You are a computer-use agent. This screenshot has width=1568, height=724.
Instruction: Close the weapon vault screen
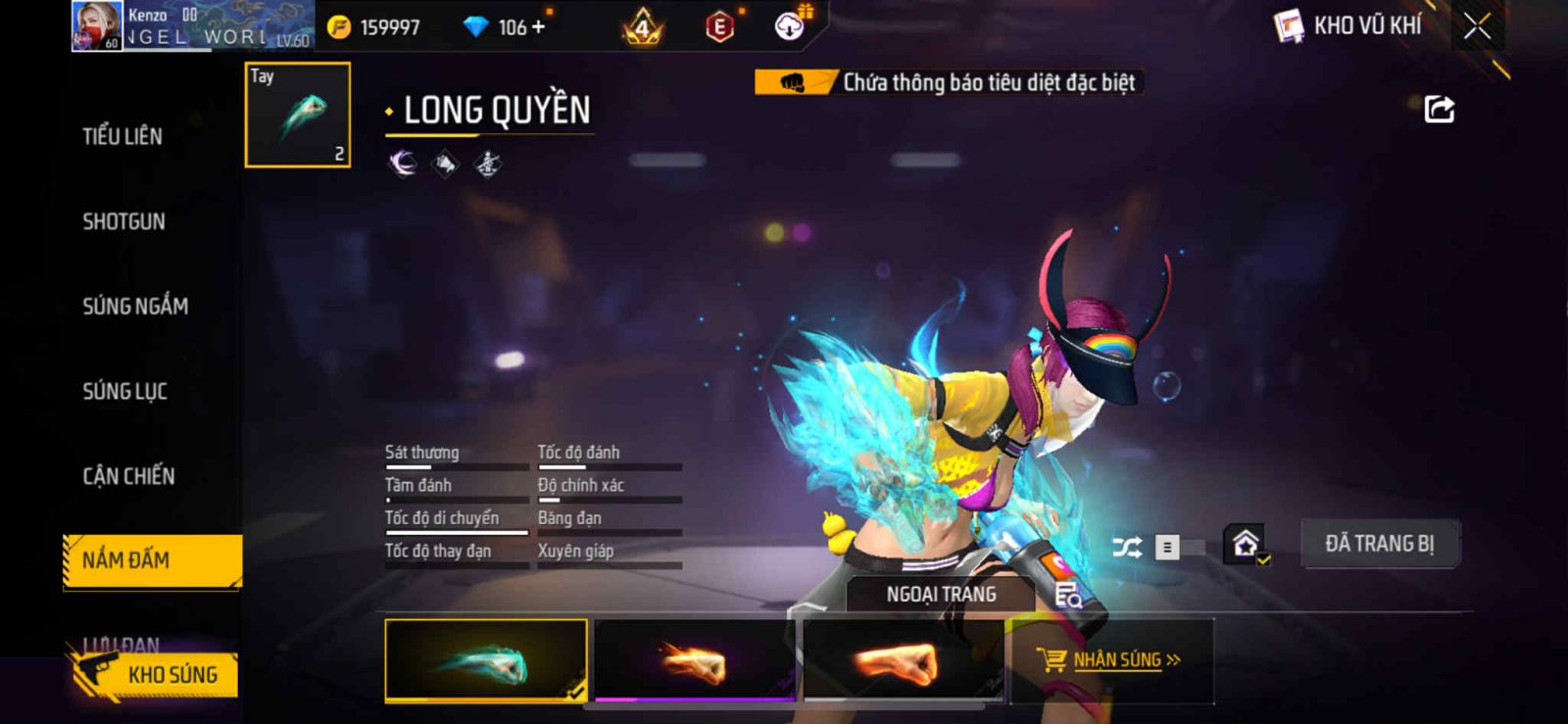tap(1477, 26)
